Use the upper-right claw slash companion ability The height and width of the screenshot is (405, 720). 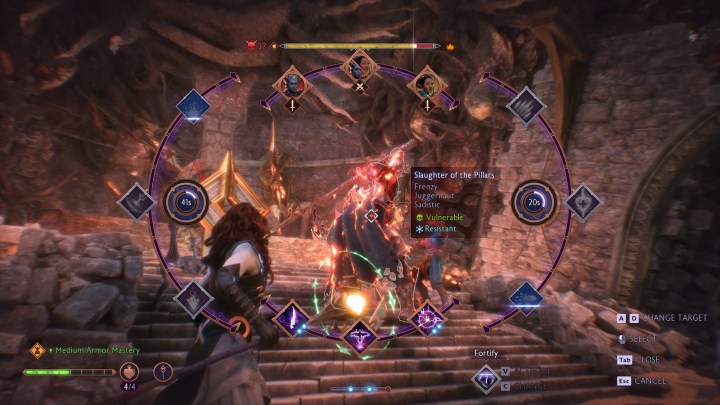524,106
